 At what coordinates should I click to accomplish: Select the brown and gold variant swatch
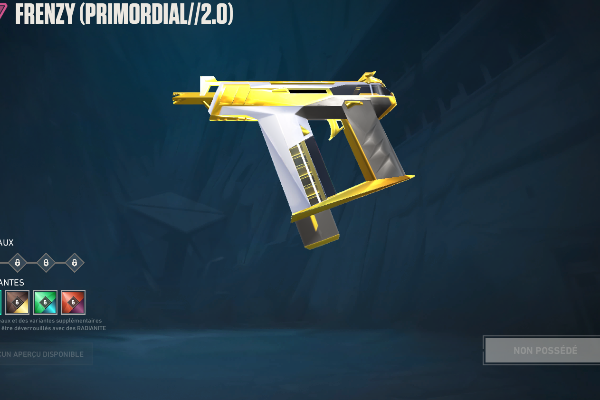click(17, 302)
